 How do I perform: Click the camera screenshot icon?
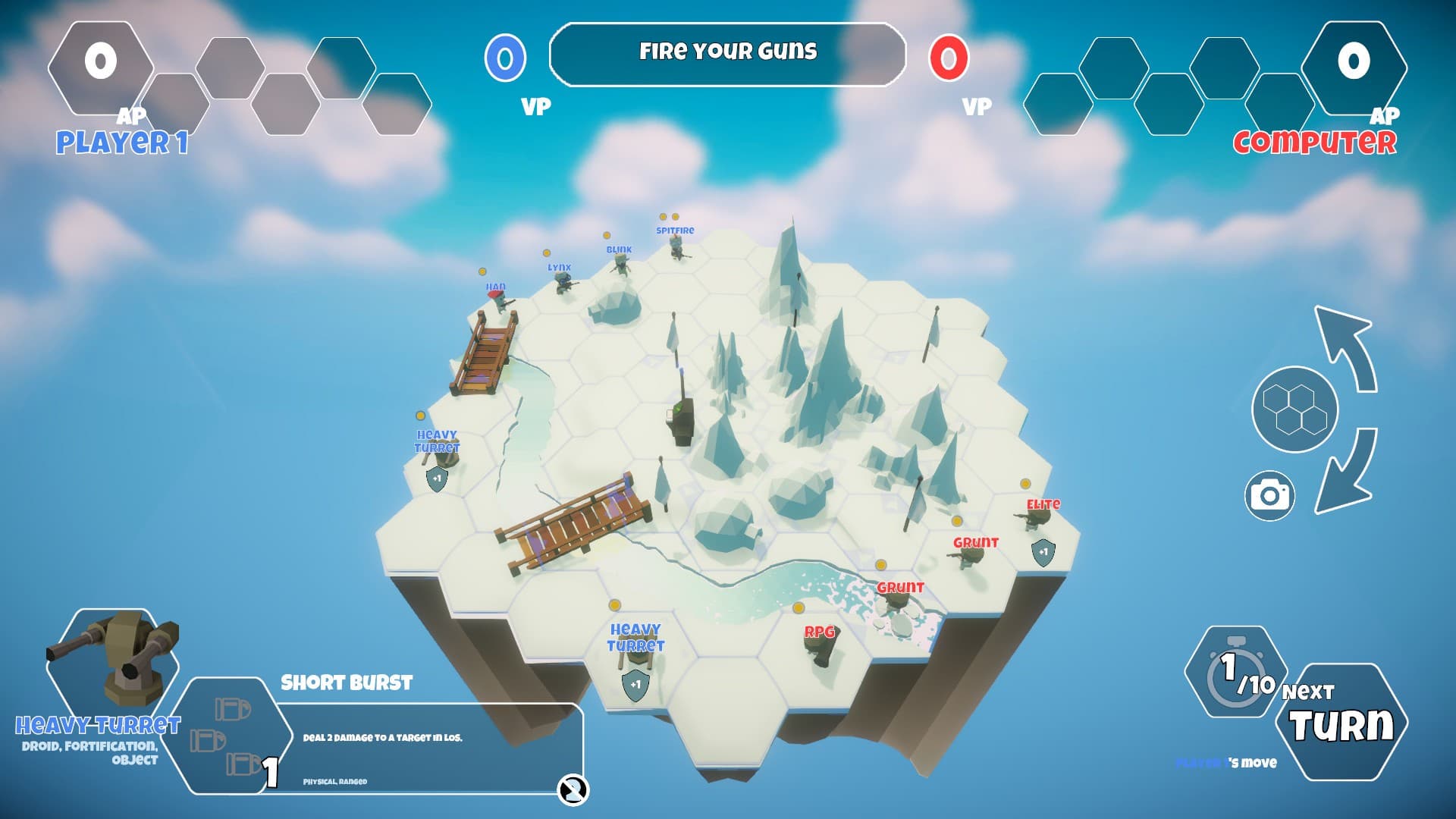click(x=1269, y=496)
